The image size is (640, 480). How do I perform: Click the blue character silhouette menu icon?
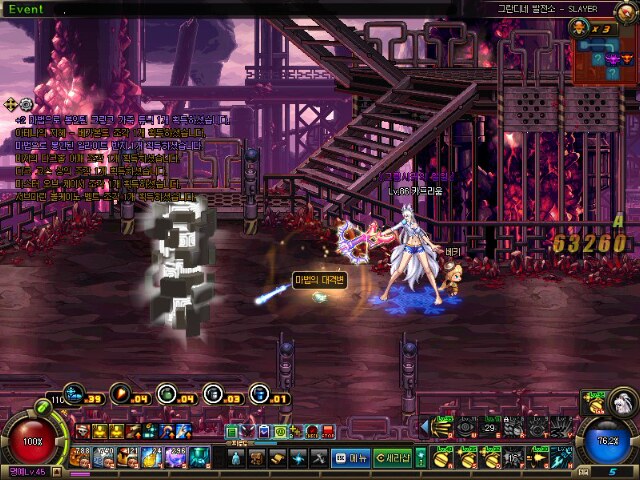pyautogui.click(x=236, y=457)
